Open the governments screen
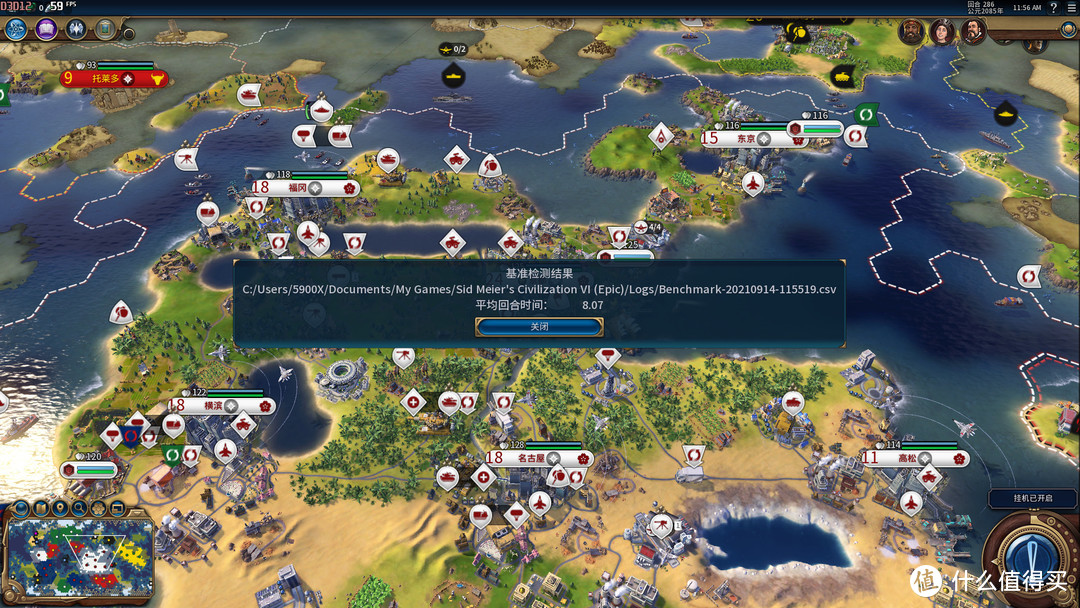1080x608 pixels. coord(76,29)
